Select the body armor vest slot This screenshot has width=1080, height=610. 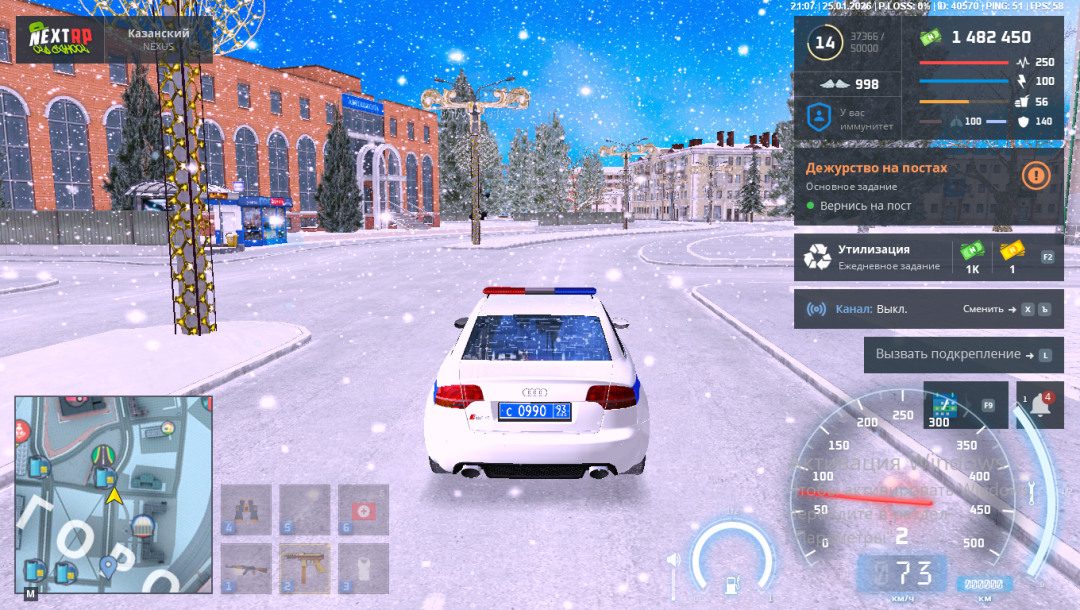coord(363,568)
